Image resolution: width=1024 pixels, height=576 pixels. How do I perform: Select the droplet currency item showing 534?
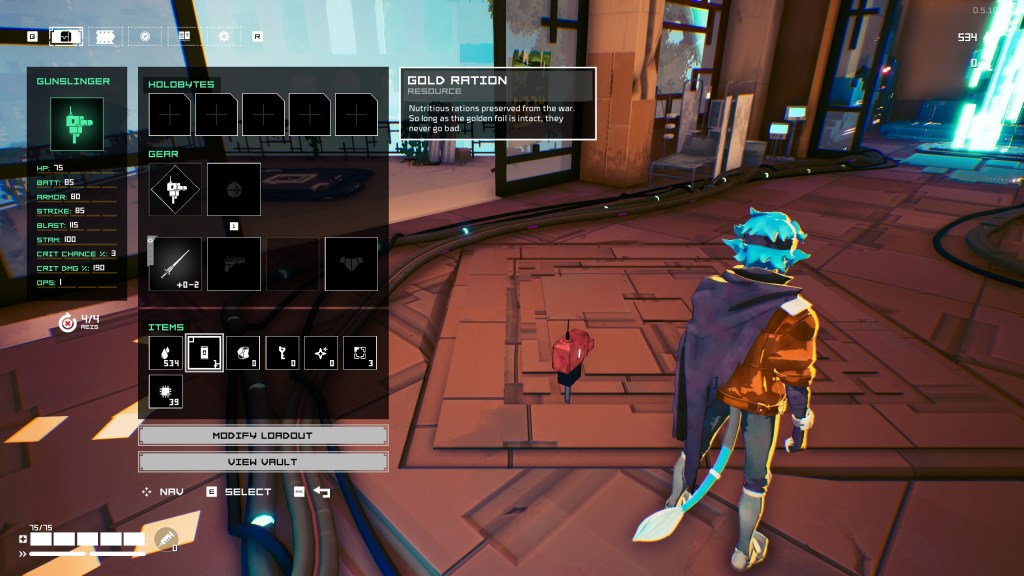tap(164, 353)
